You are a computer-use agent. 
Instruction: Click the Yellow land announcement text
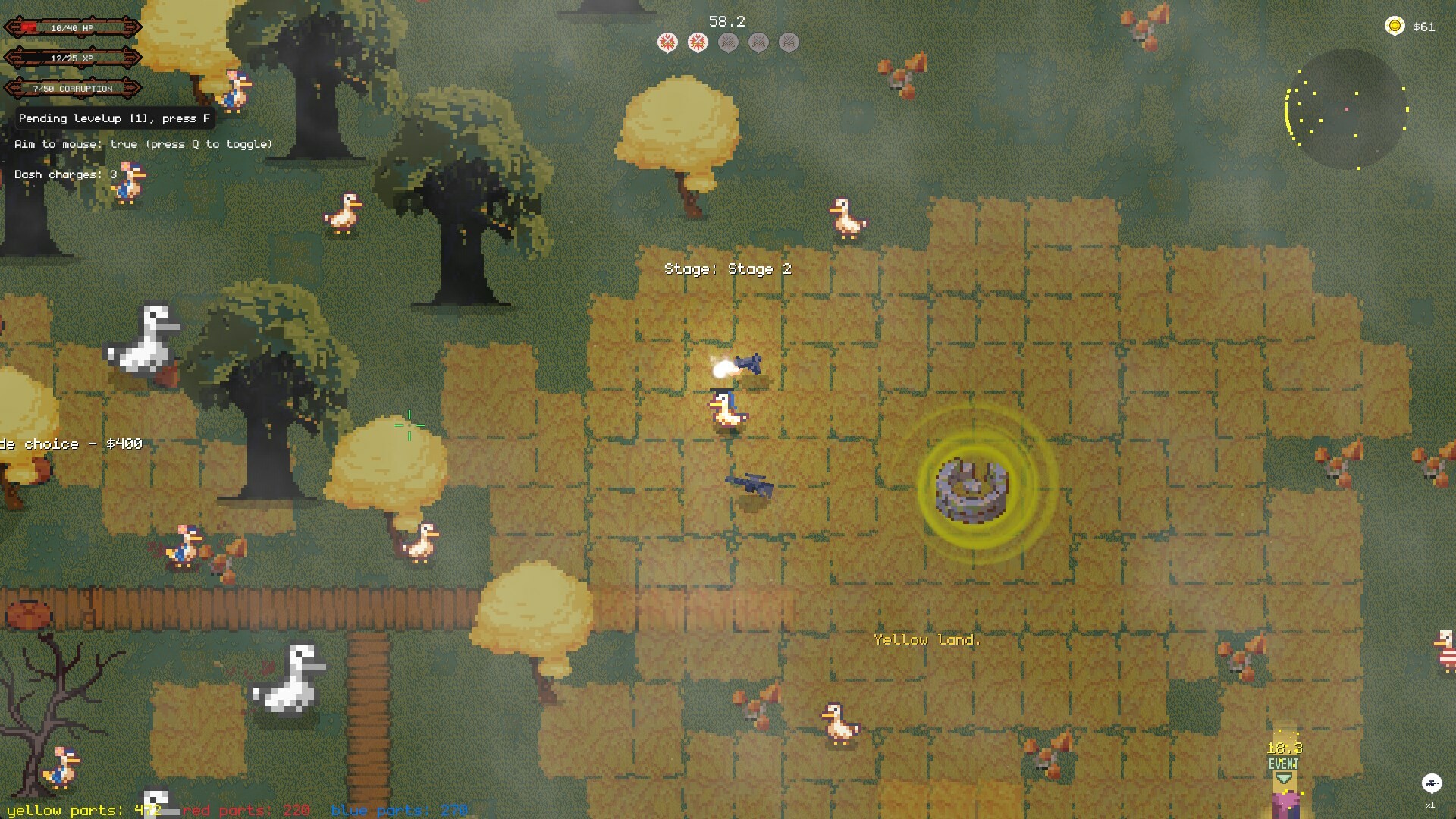pyautogui.click(x=927, y=639)
